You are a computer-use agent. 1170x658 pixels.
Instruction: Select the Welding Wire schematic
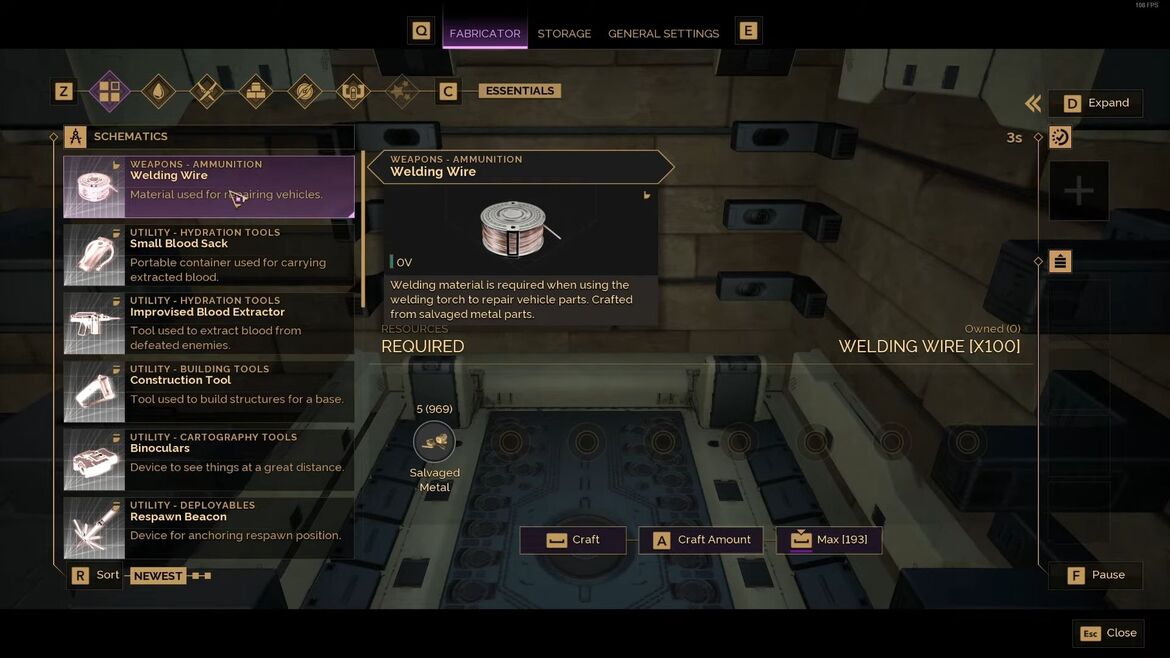point(208,186)
